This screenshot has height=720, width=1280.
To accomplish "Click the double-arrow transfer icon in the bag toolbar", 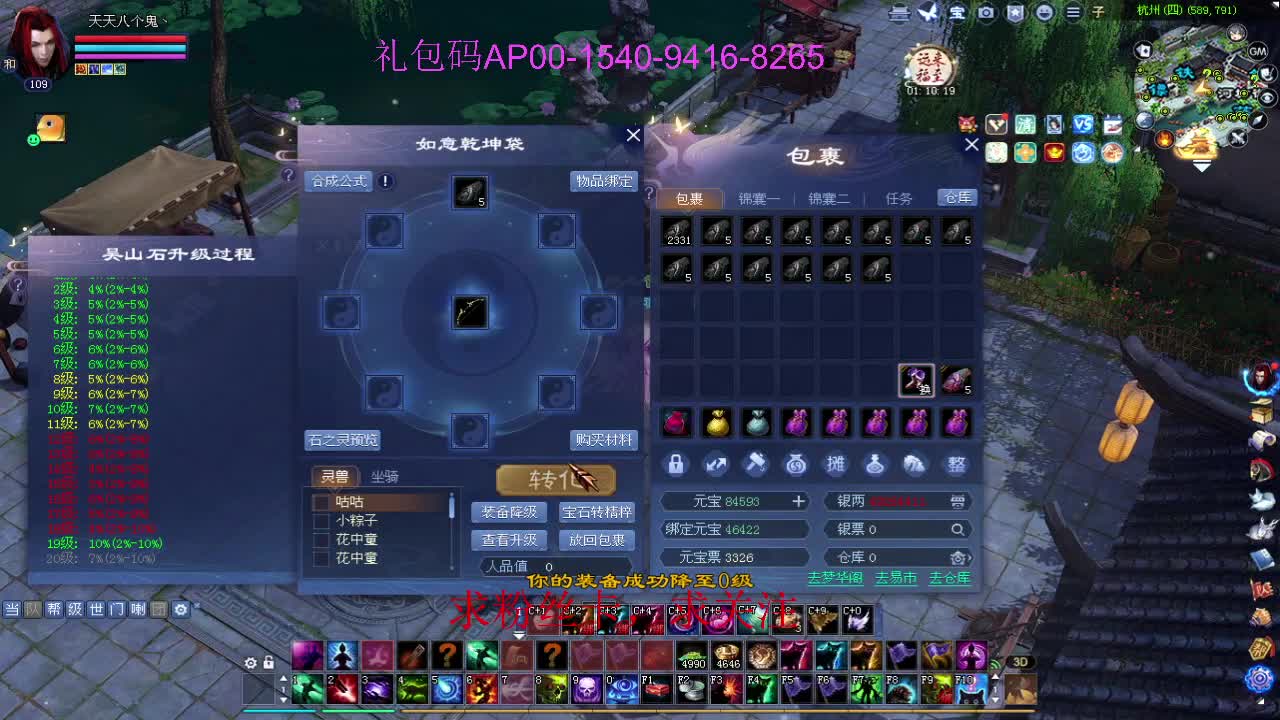I will click(716, 462).
